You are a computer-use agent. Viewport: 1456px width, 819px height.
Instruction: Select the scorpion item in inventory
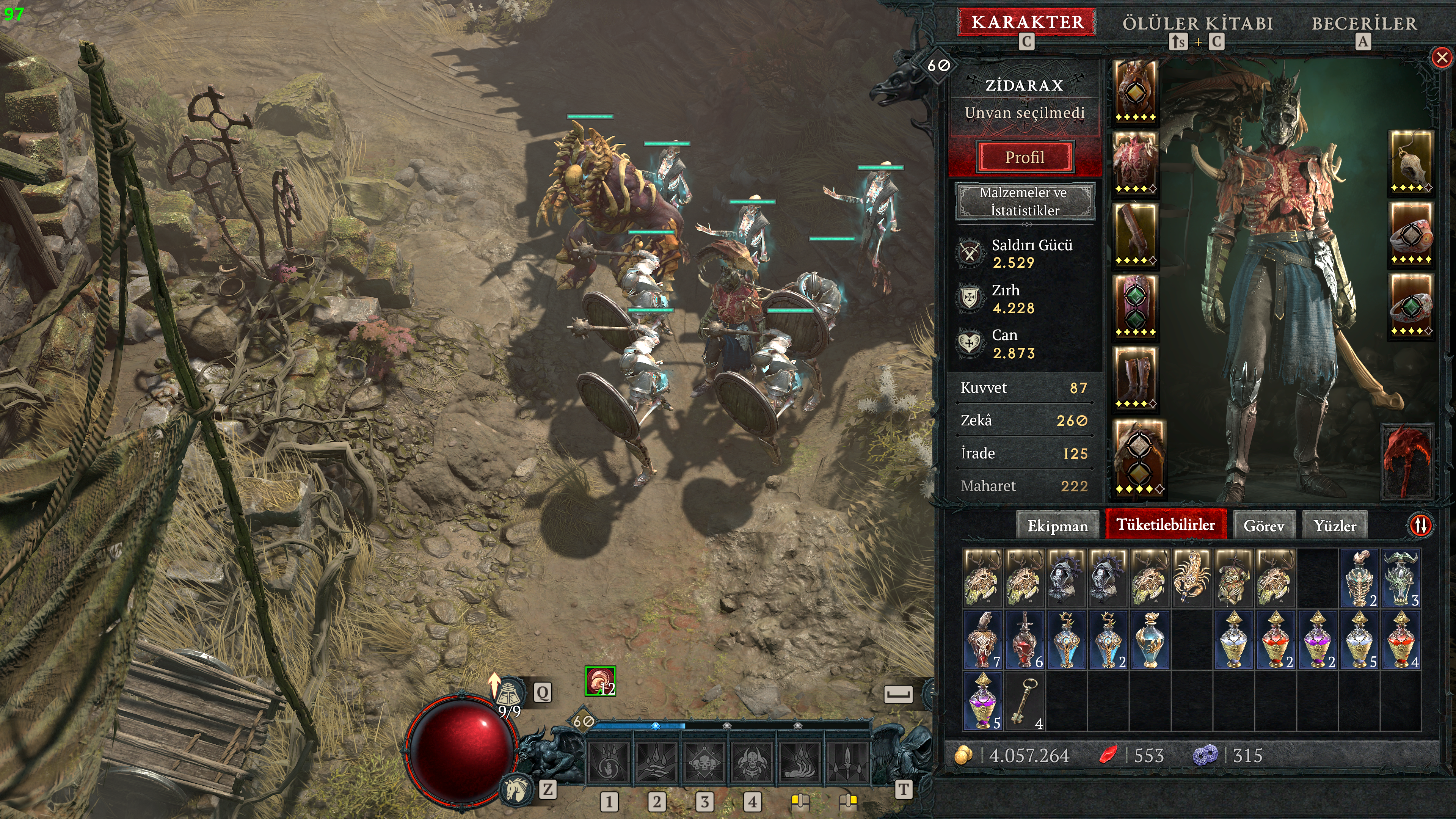coord(1192,577)
